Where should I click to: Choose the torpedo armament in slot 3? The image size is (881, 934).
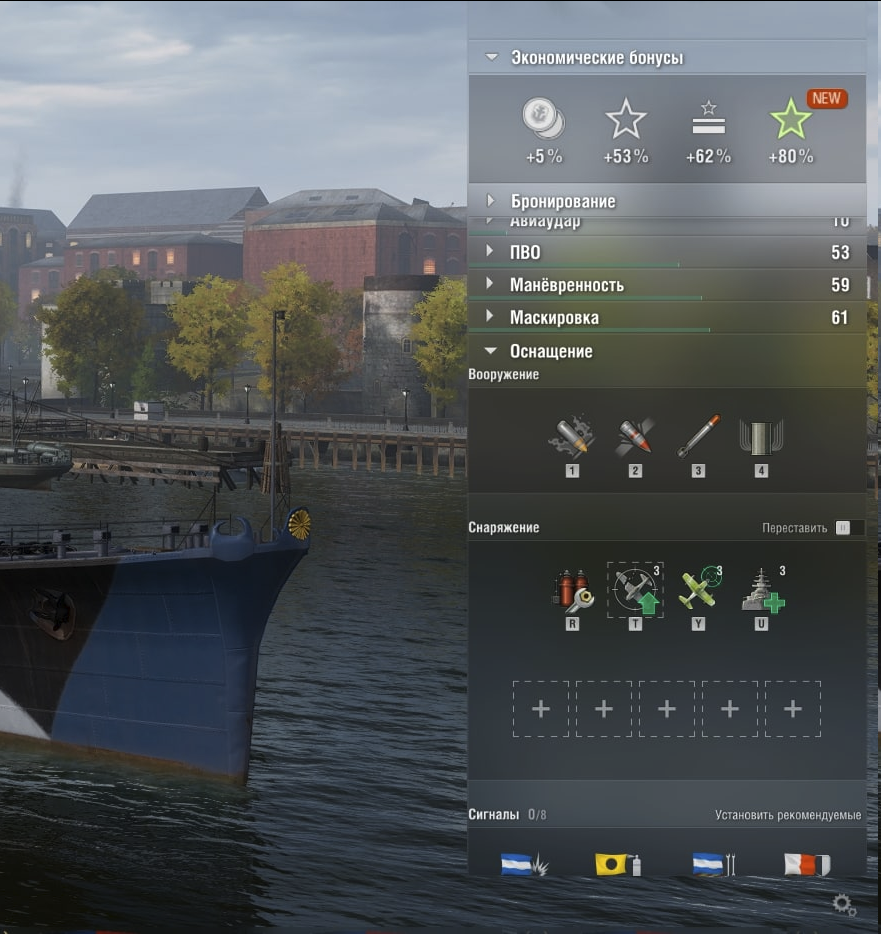click(x=698, y=438)
